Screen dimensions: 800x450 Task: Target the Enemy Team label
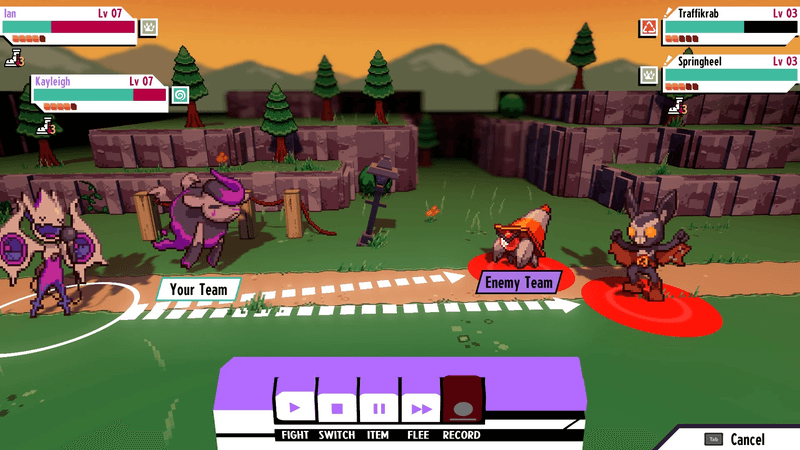[x=518, y=283]
